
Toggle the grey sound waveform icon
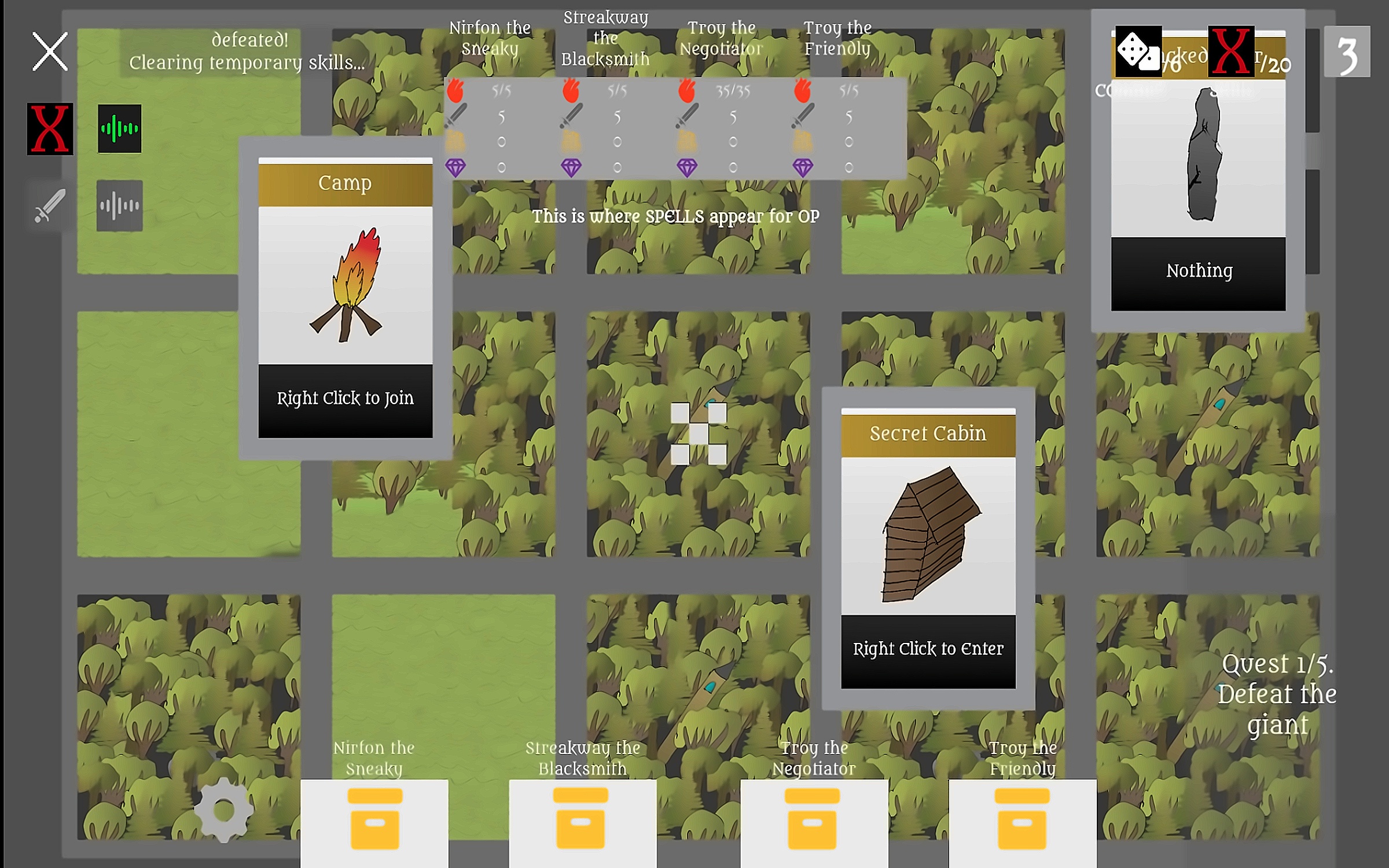119,205
